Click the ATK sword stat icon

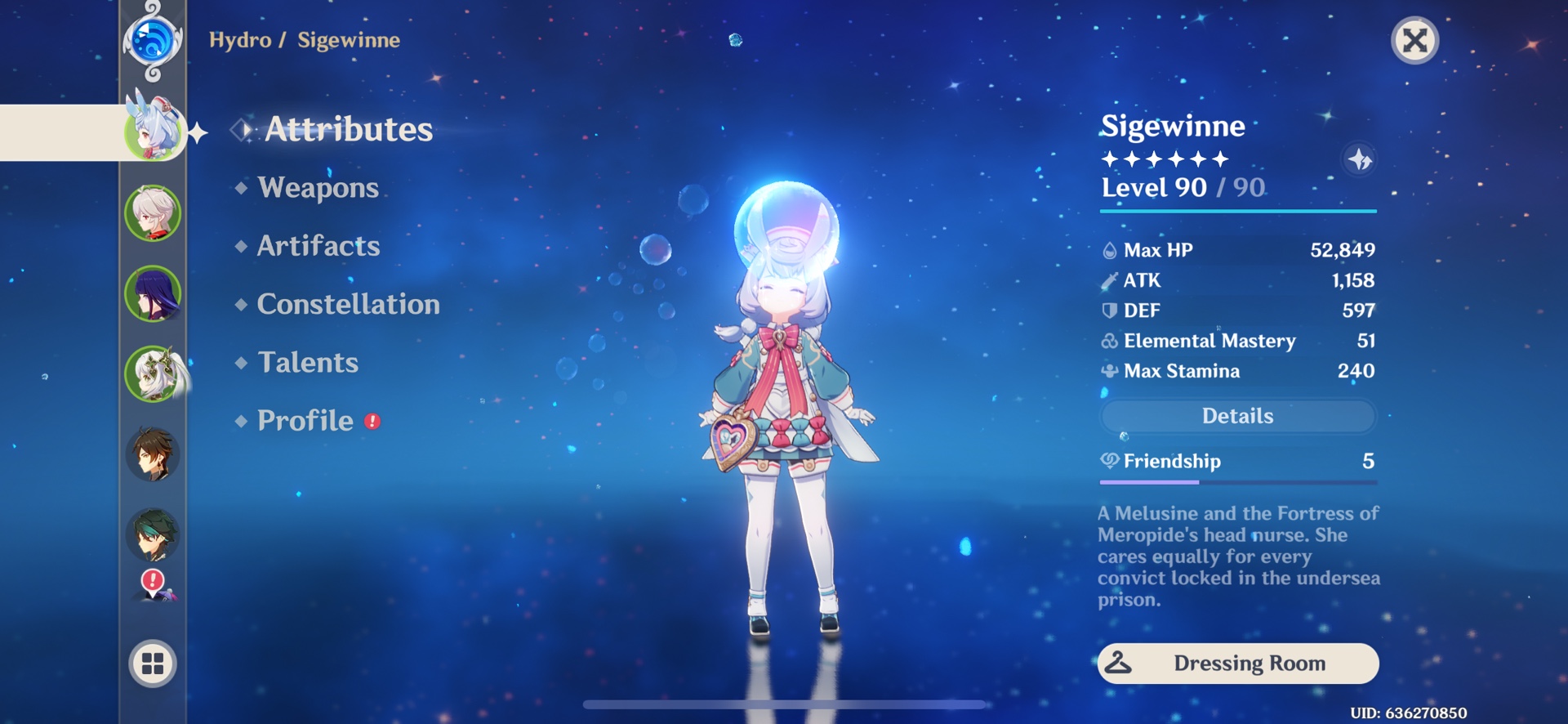click(1108, 279)
